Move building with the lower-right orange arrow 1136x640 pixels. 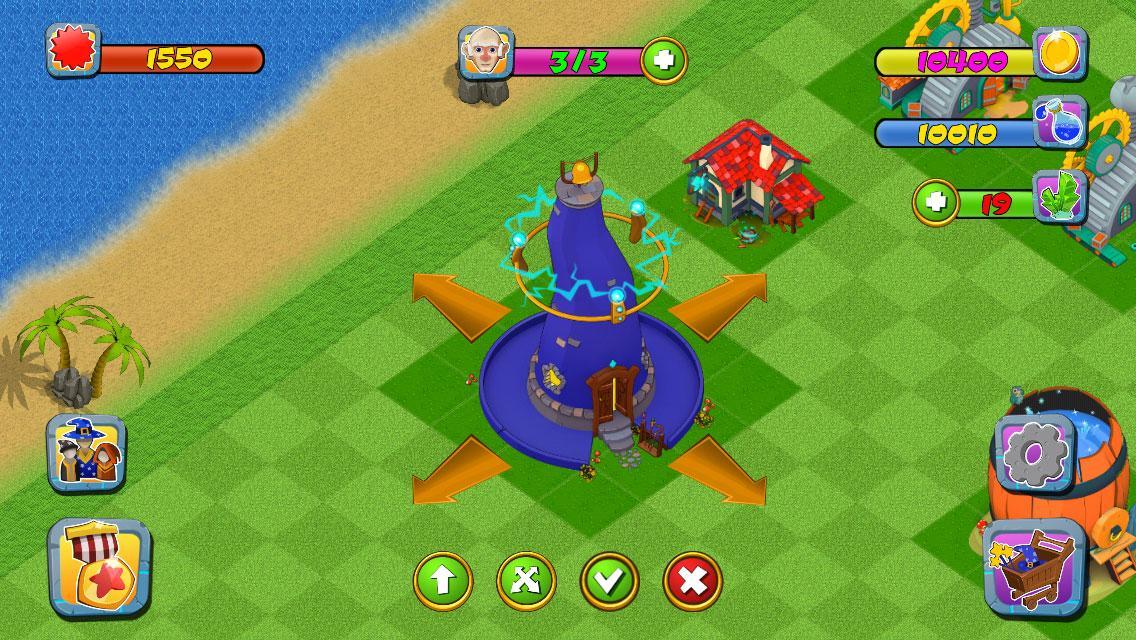719,471
